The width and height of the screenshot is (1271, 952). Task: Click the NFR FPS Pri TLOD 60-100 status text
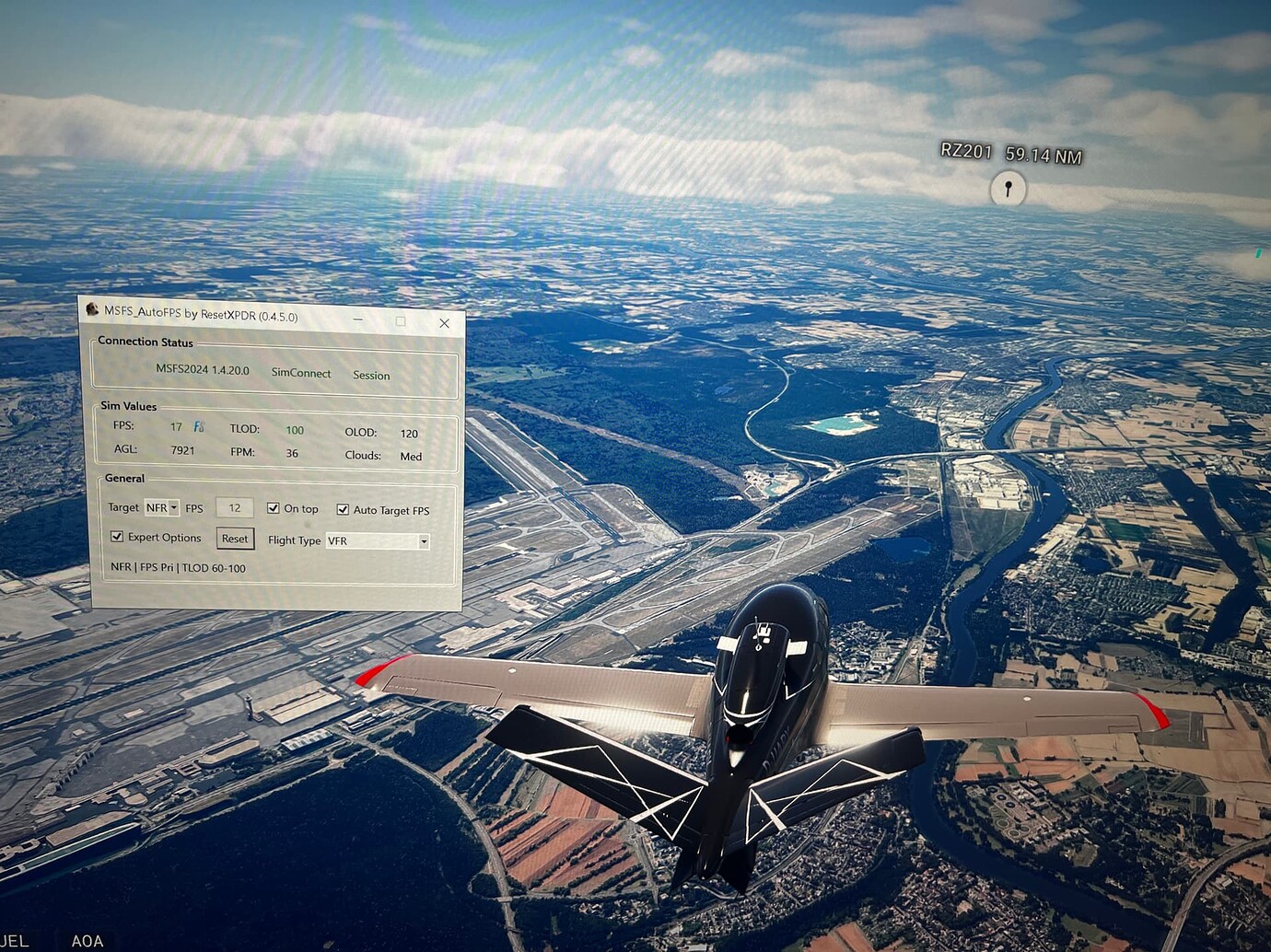pyautogui.click(x=177, y=568)
